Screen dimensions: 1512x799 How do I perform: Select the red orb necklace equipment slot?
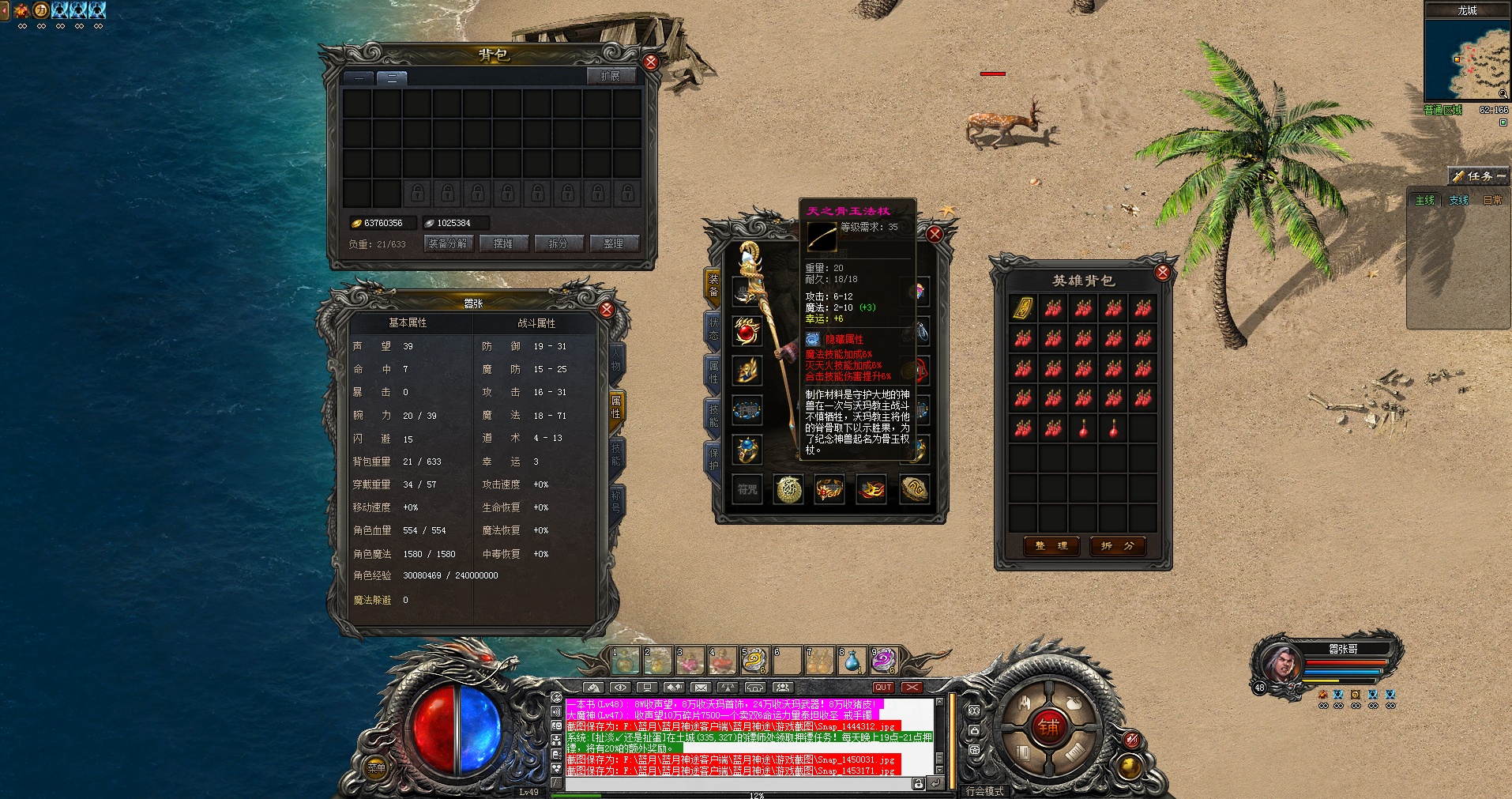pos(747,331)
